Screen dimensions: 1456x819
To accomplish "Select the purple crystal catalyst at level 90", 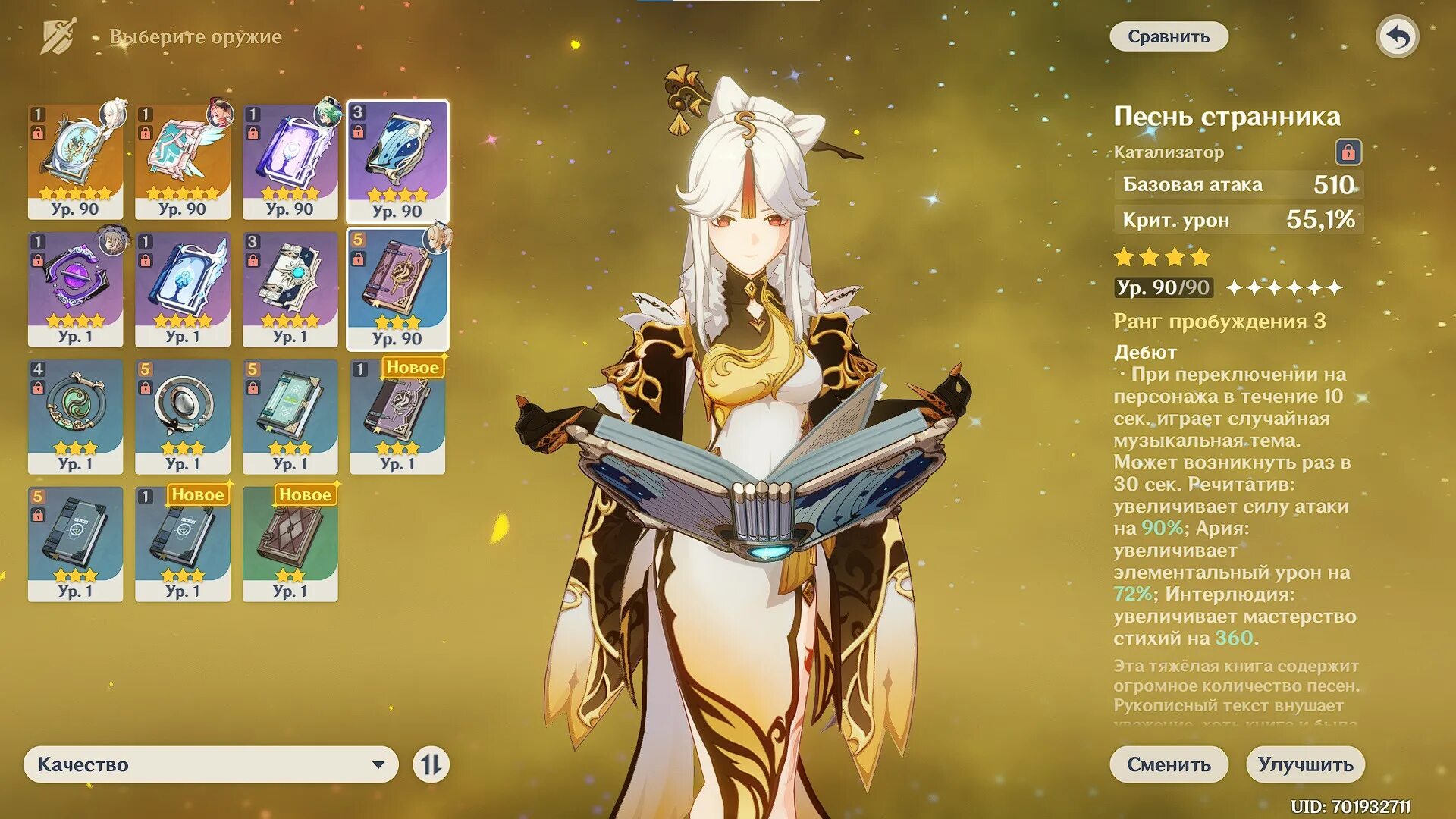I will (290, 161).
